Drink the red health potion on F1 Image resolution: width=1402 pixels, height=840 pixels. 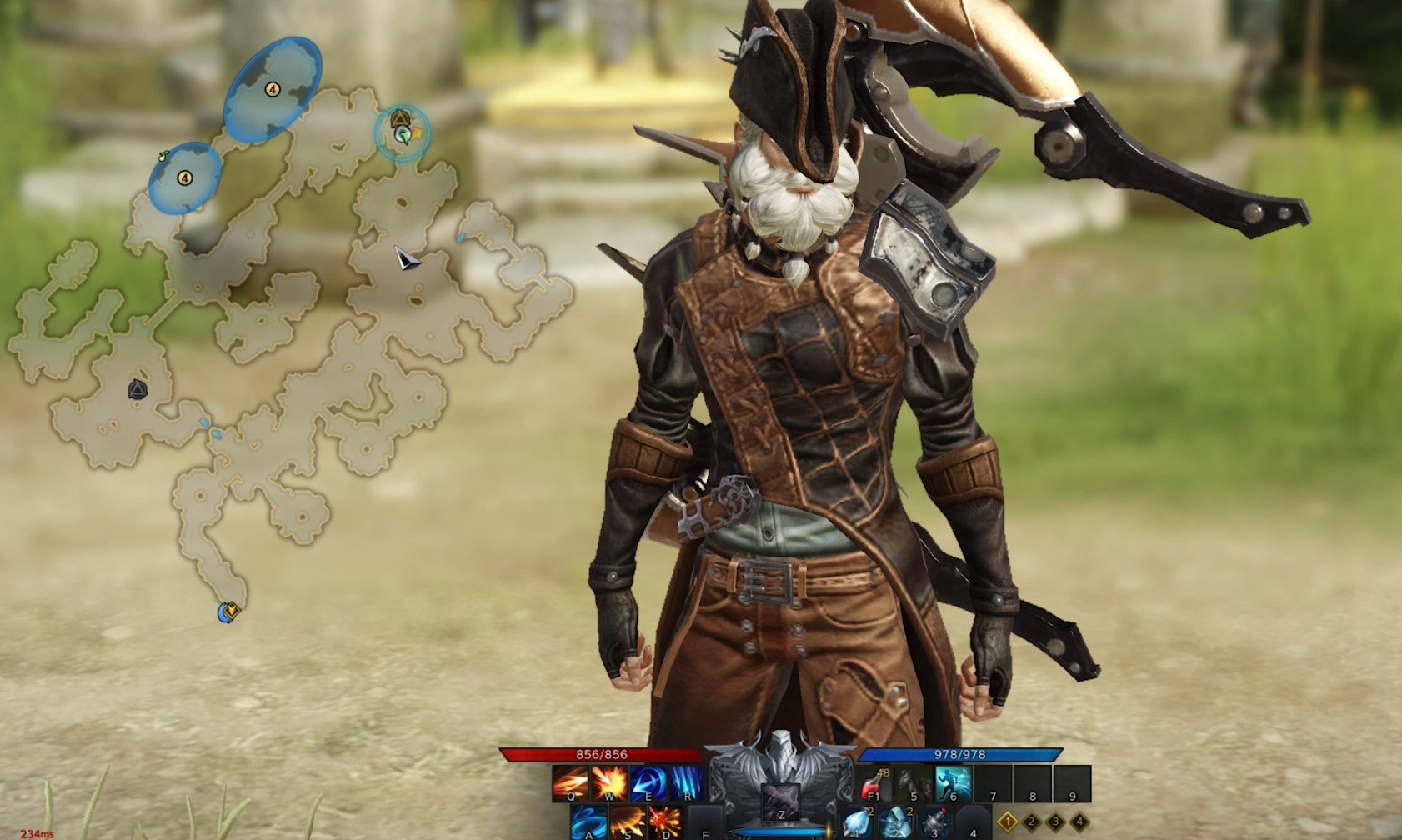tap(873, 783)
